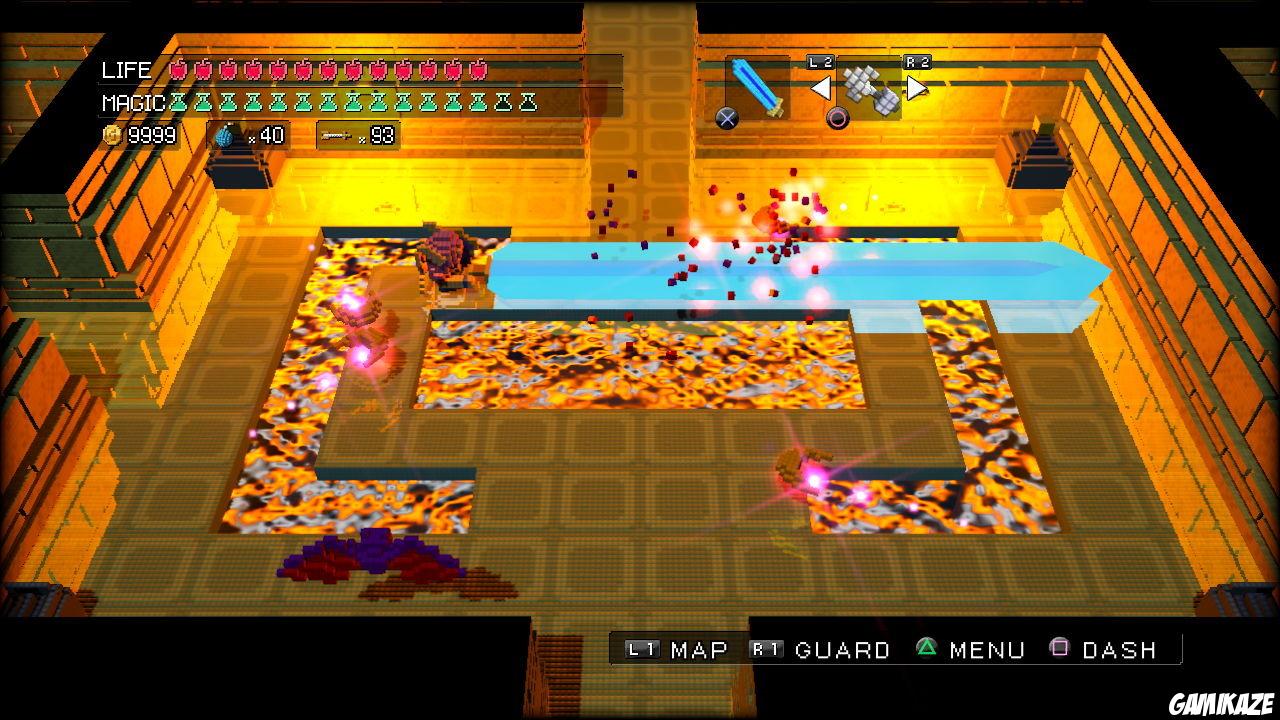
Task: Click the last apple on the LIFE bar
Action: click(478, 70)
